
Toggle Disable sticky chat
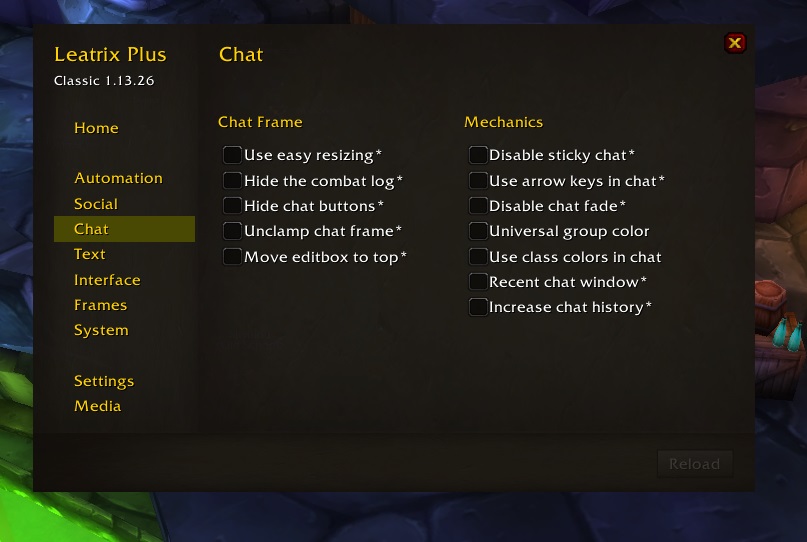tap(478, 155)
